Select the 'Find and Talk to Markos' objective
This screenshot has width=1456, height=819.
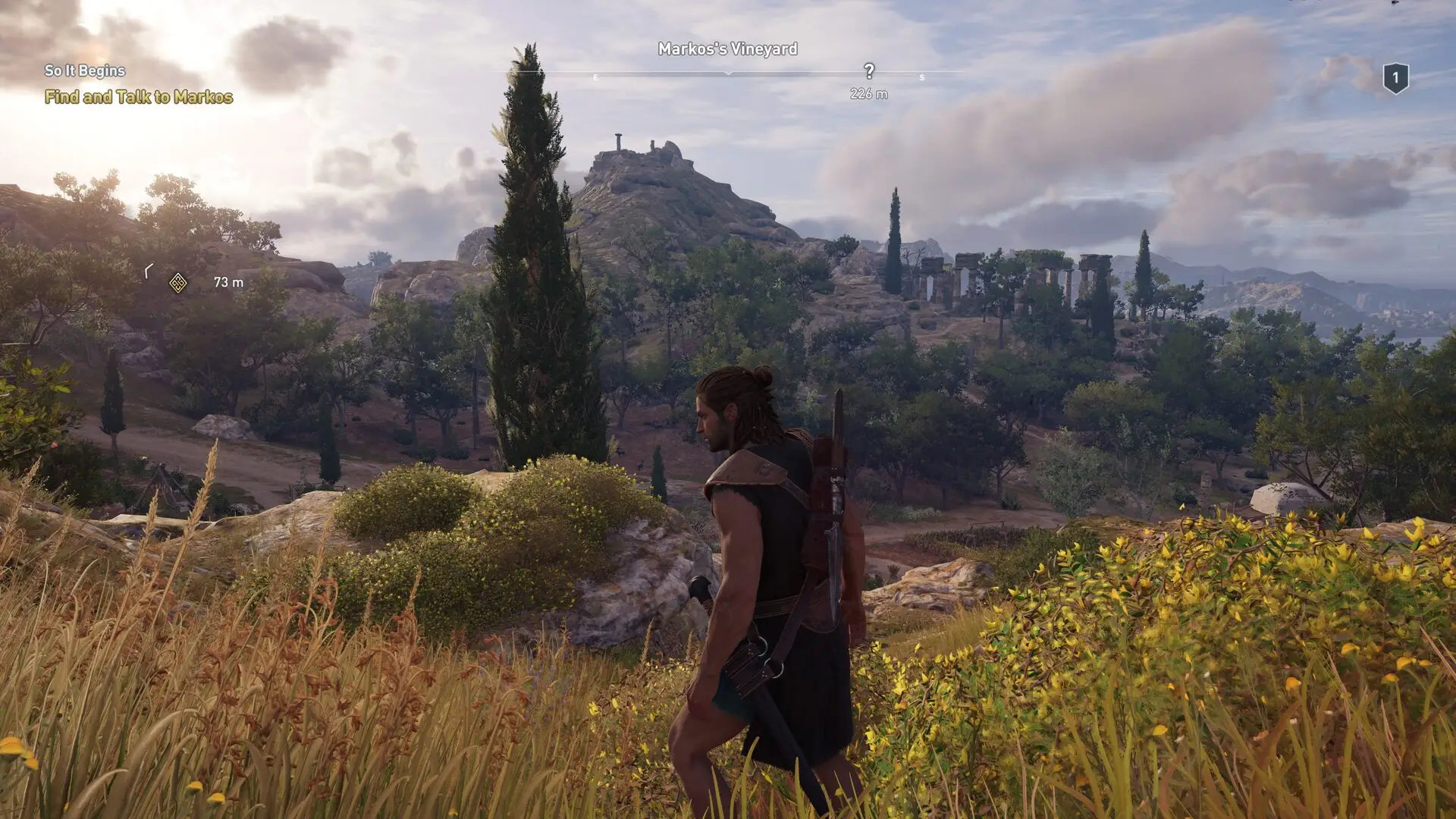pos(139,97)
